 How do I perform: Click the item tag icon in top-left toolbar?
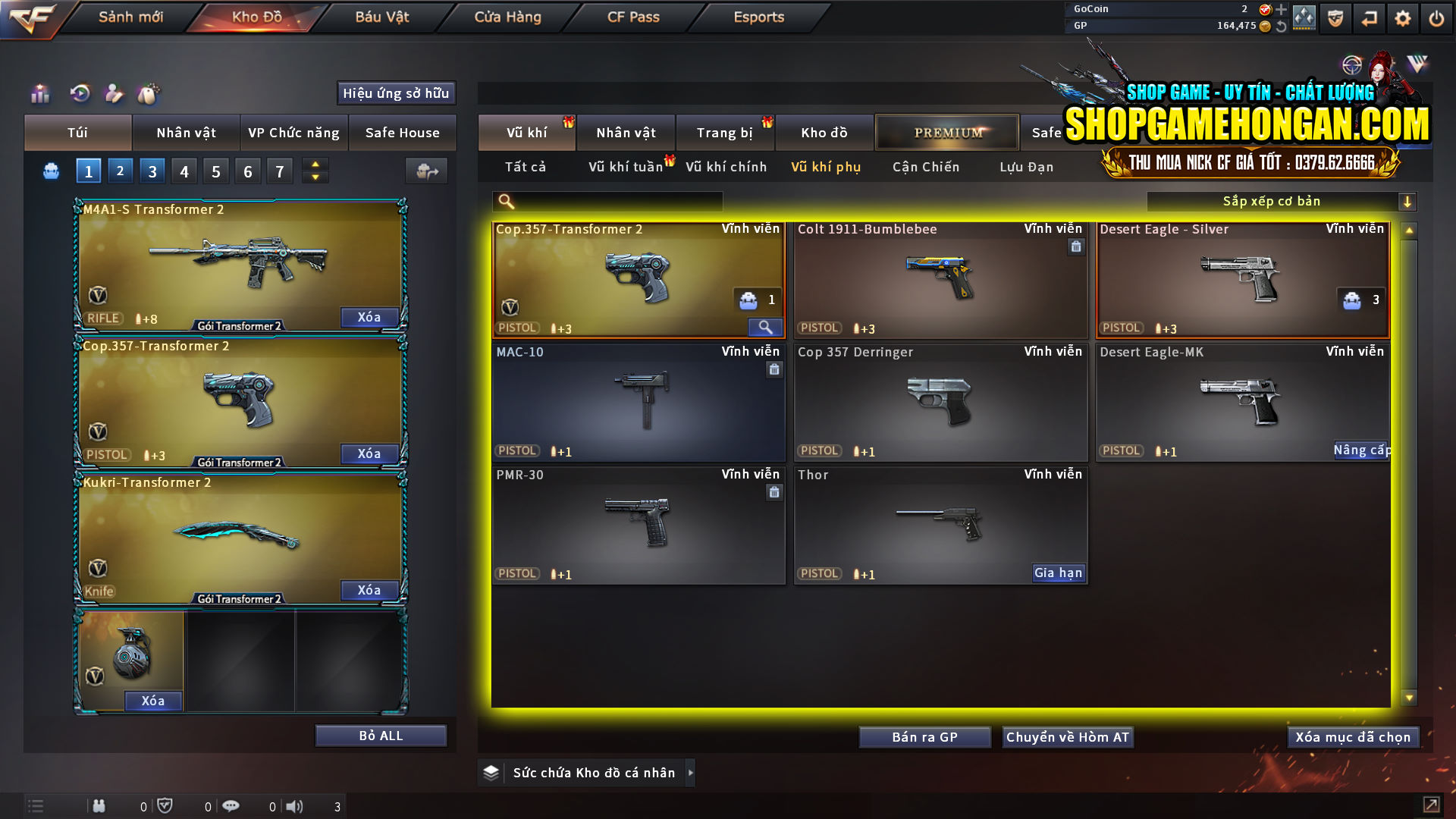tap(149, 94)
